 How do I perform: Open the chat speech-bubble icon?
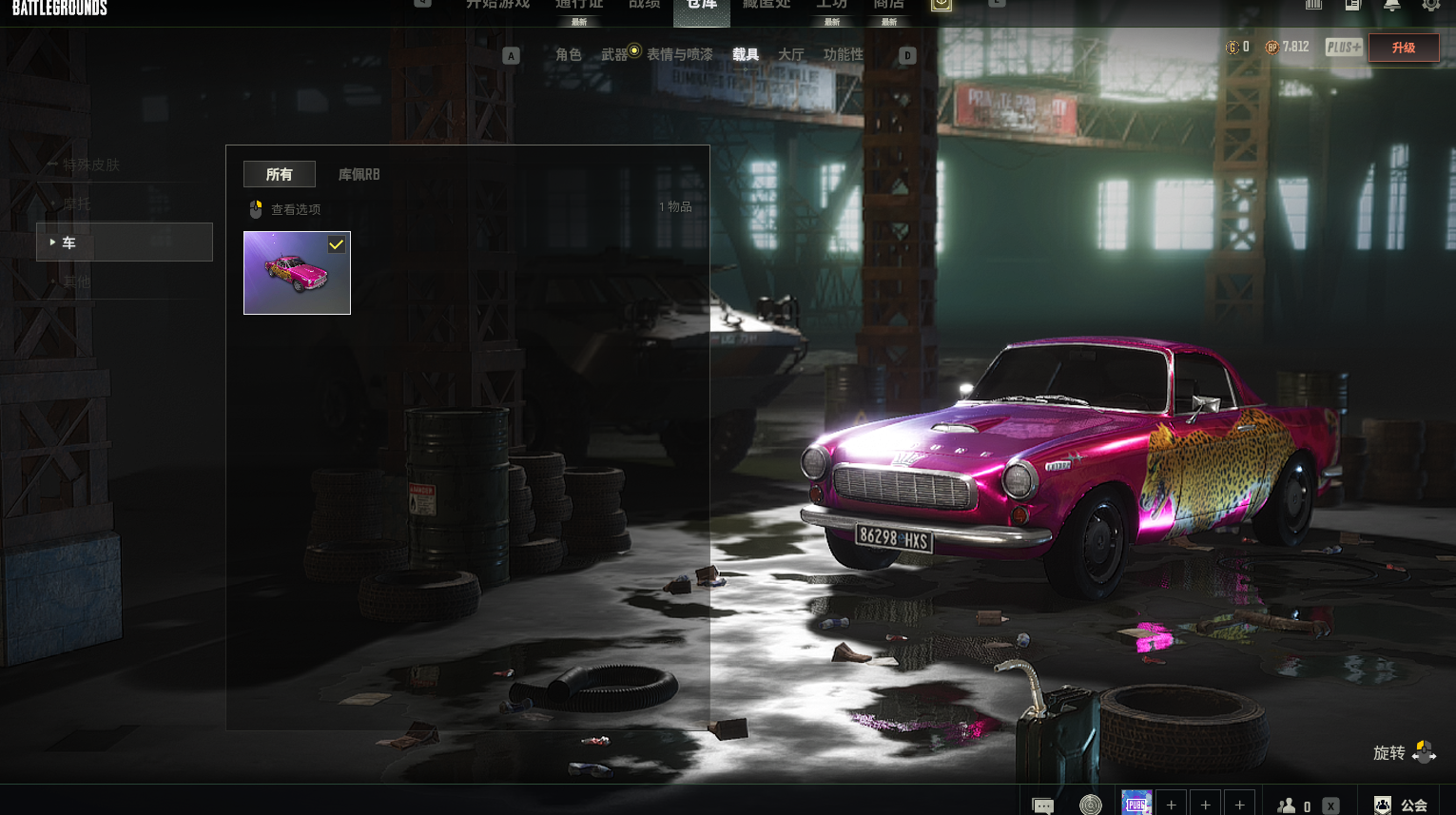[1043, 805]
